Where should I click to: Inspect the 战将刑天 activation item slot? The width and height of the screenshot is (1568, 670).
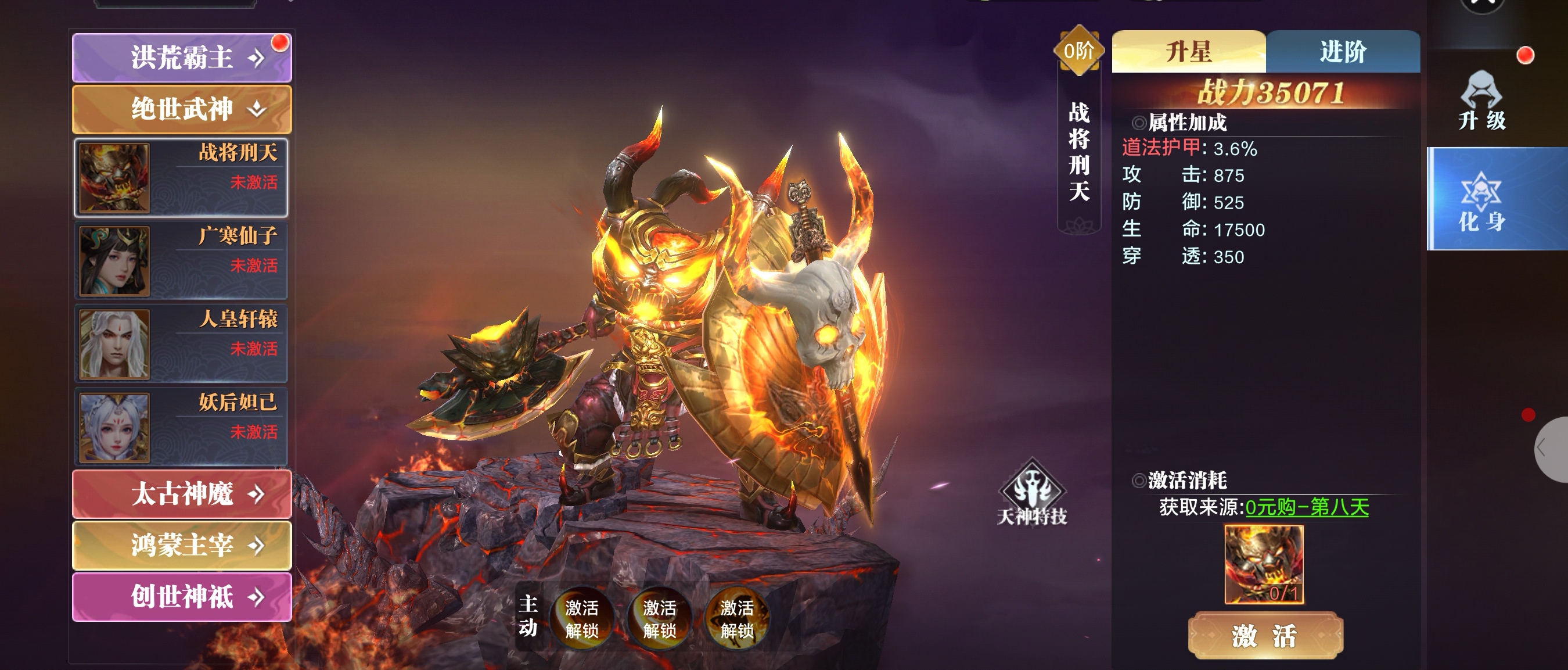pyautogui.click(x=1264, y=565)
